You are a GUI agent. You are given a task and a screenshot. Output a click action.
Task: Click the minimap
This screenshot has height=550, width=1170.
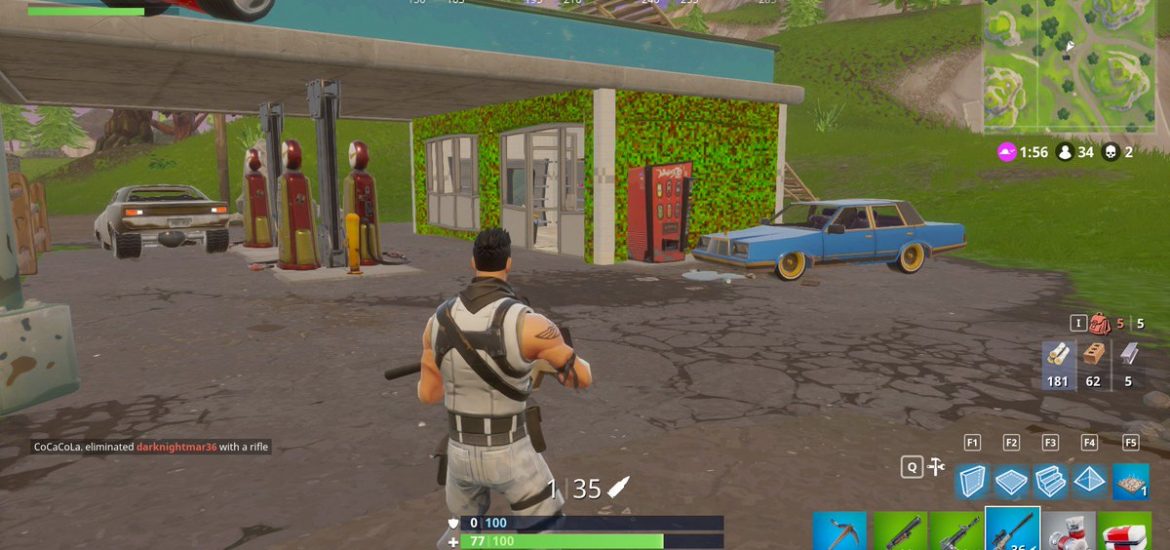pos(1070,65)
